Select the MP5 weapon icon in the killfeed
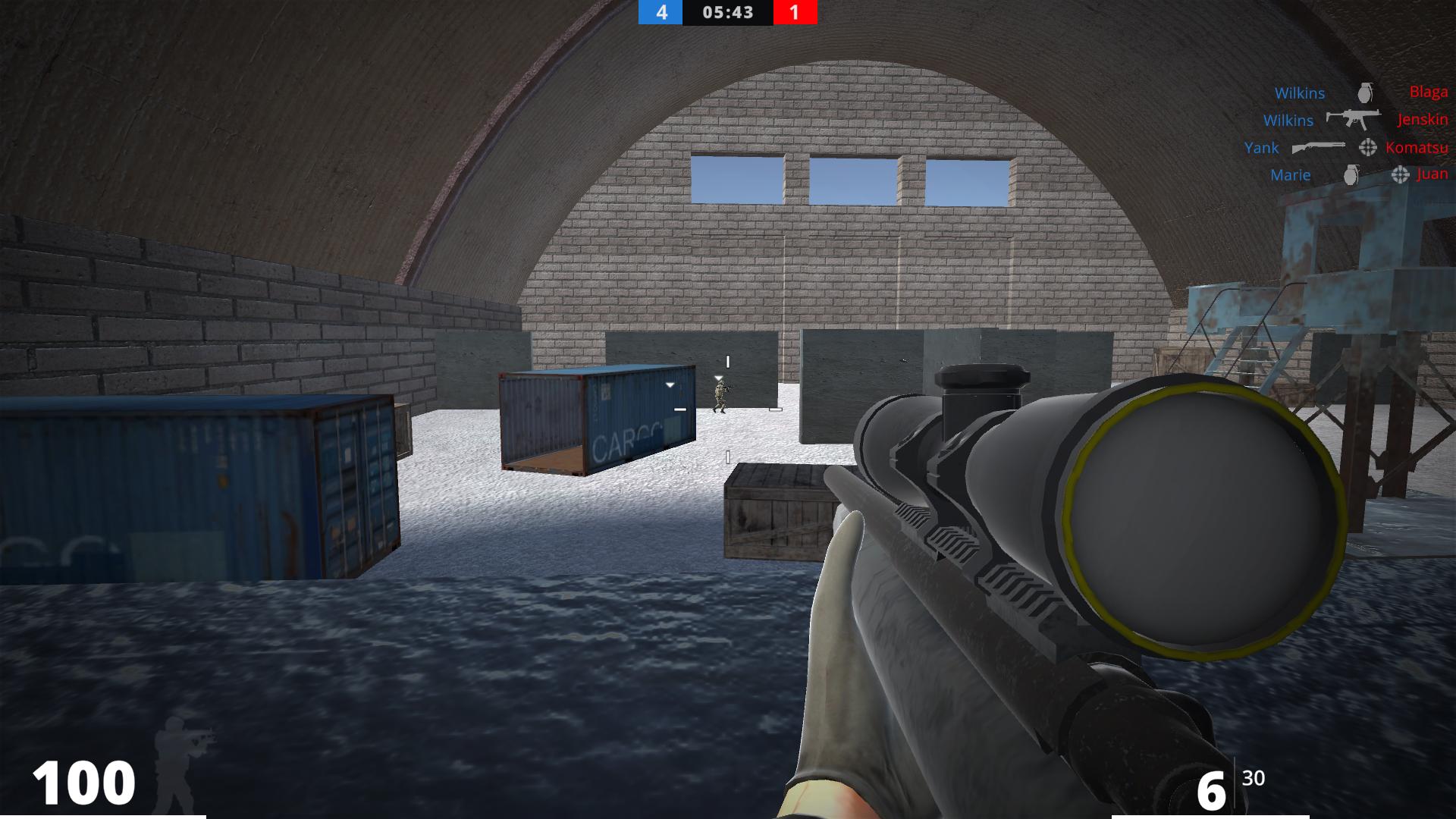Viewport: 1456px width, 819px height. [1354, 120]
